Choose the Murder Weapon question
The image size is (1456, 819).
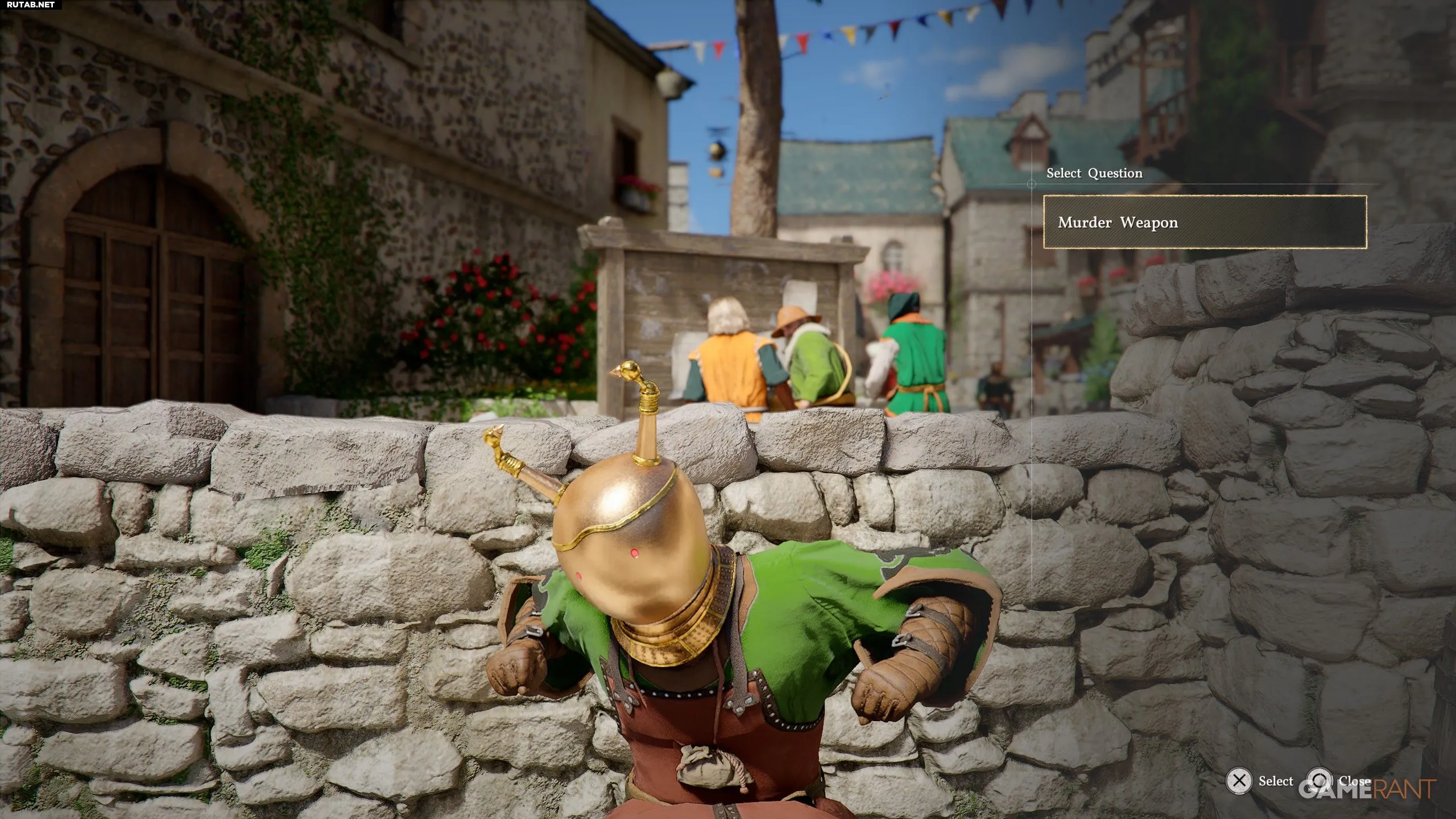click(x=1204, y=222)
